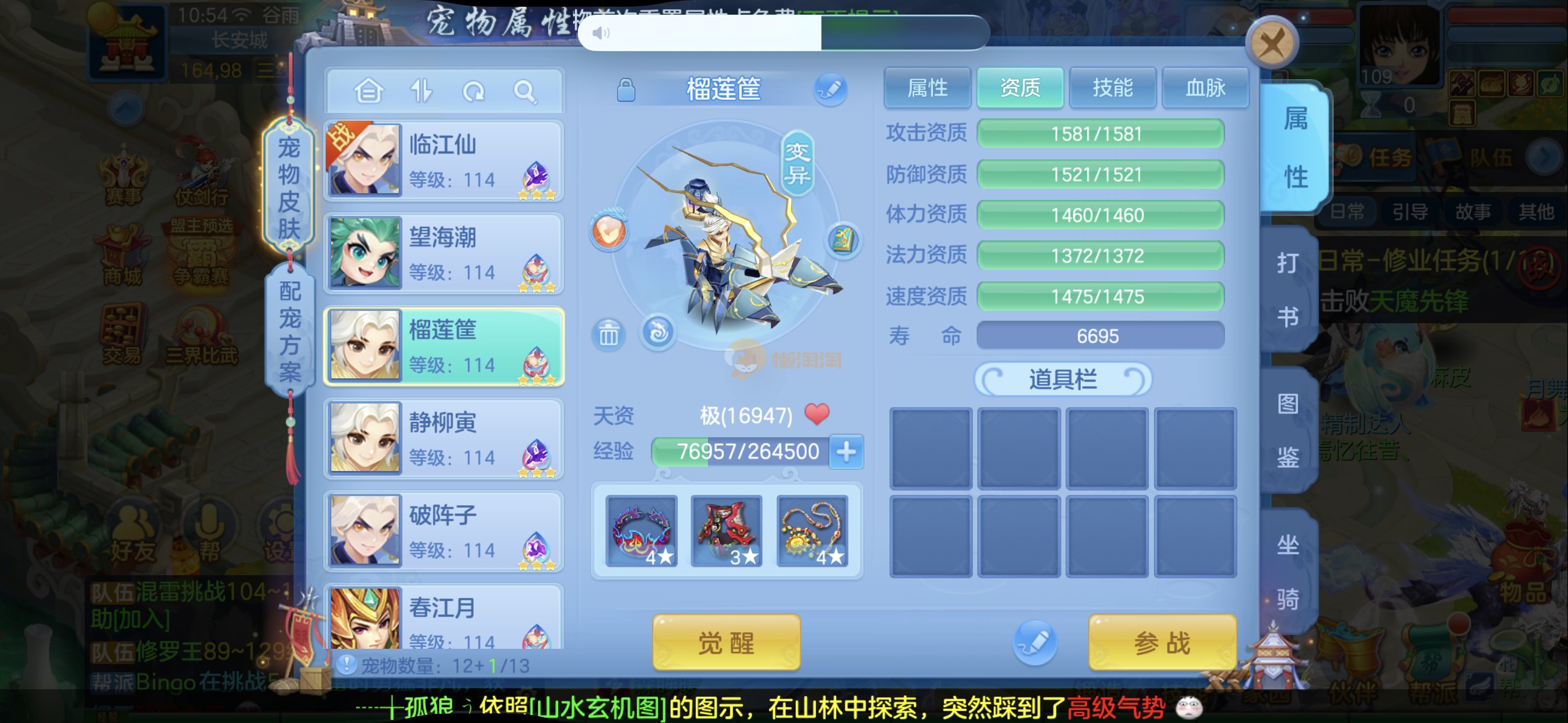Pick pet 破阵子 from the list
The image size is (1568, 723).
[x=444, y=531]
